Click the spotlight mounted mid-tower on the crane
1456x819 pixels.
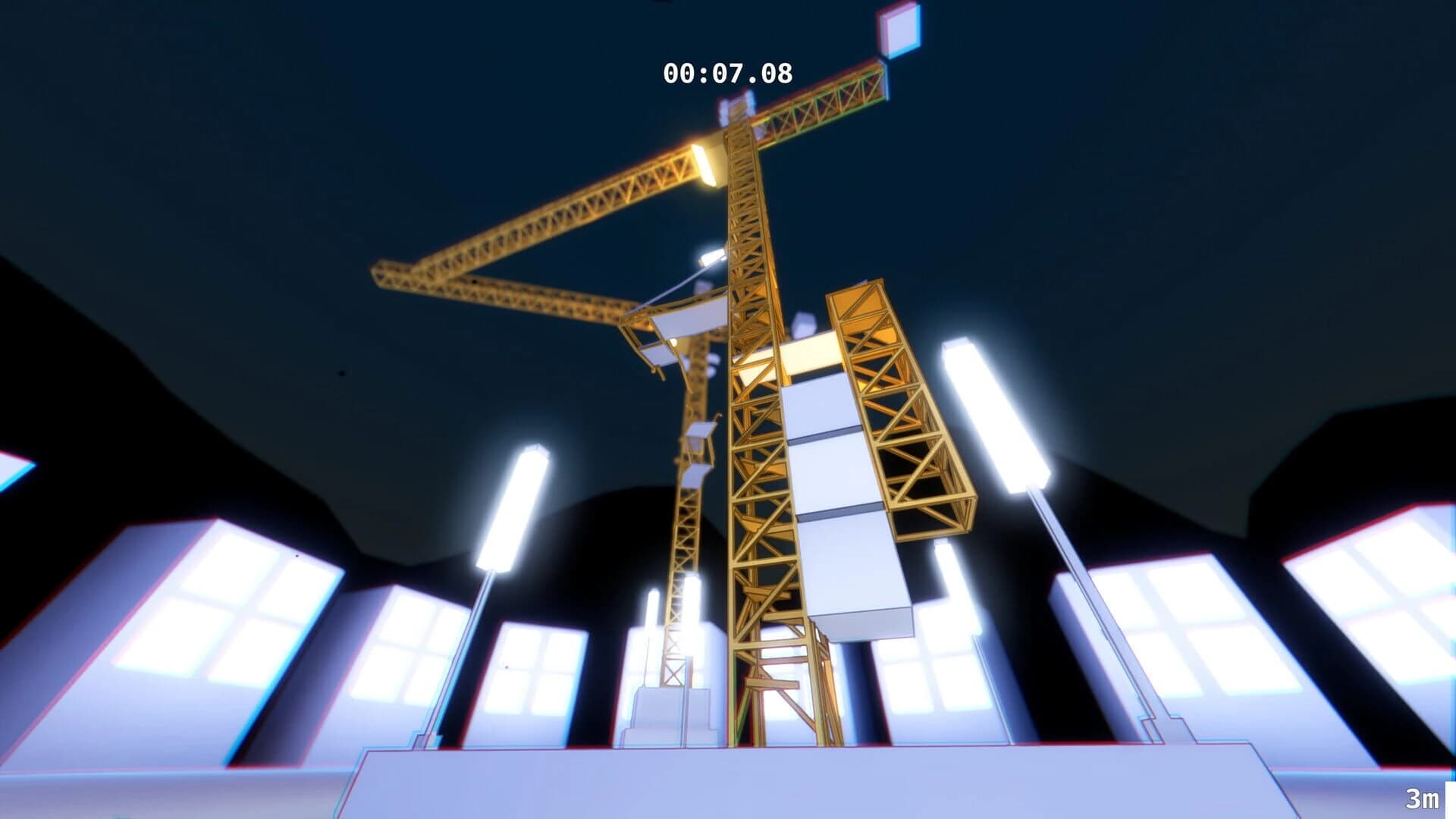712,258
